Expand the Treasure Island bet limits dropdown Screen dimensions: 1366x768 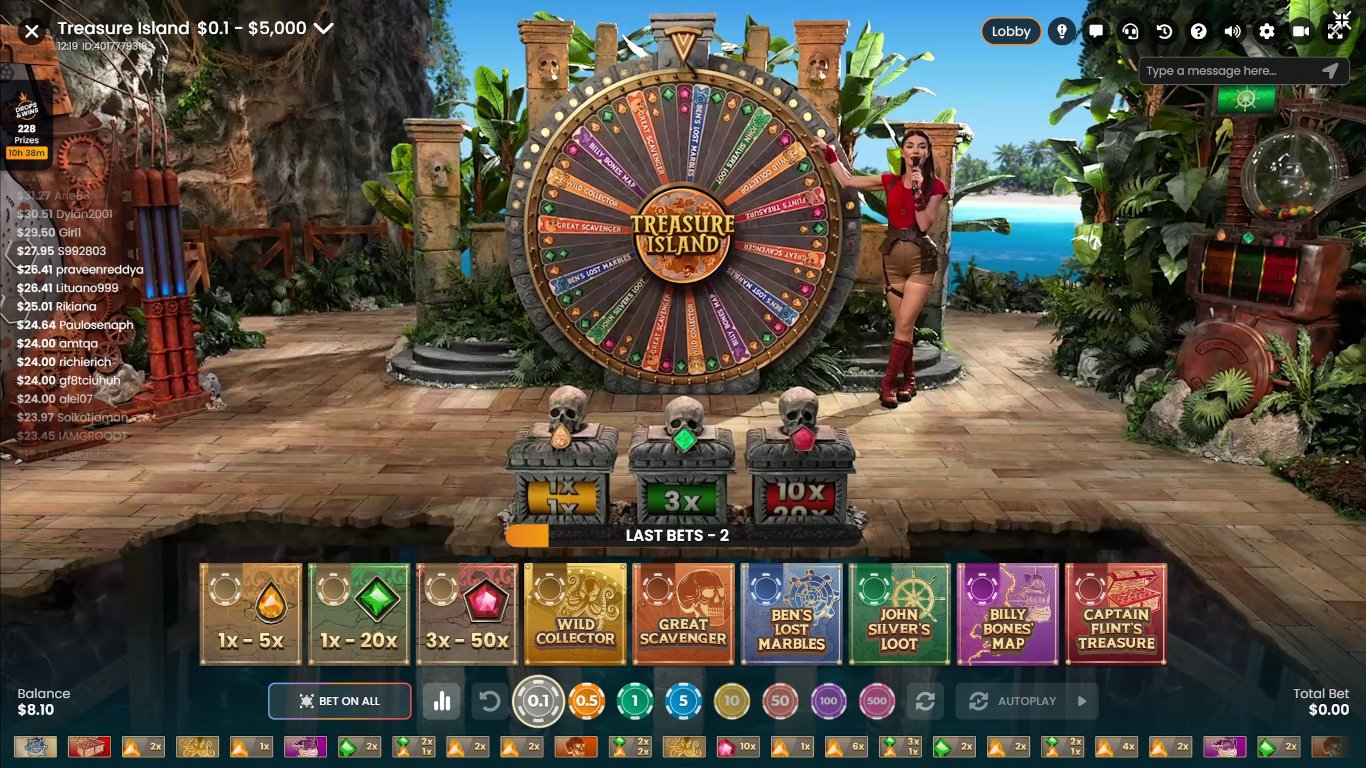[322, 29]
